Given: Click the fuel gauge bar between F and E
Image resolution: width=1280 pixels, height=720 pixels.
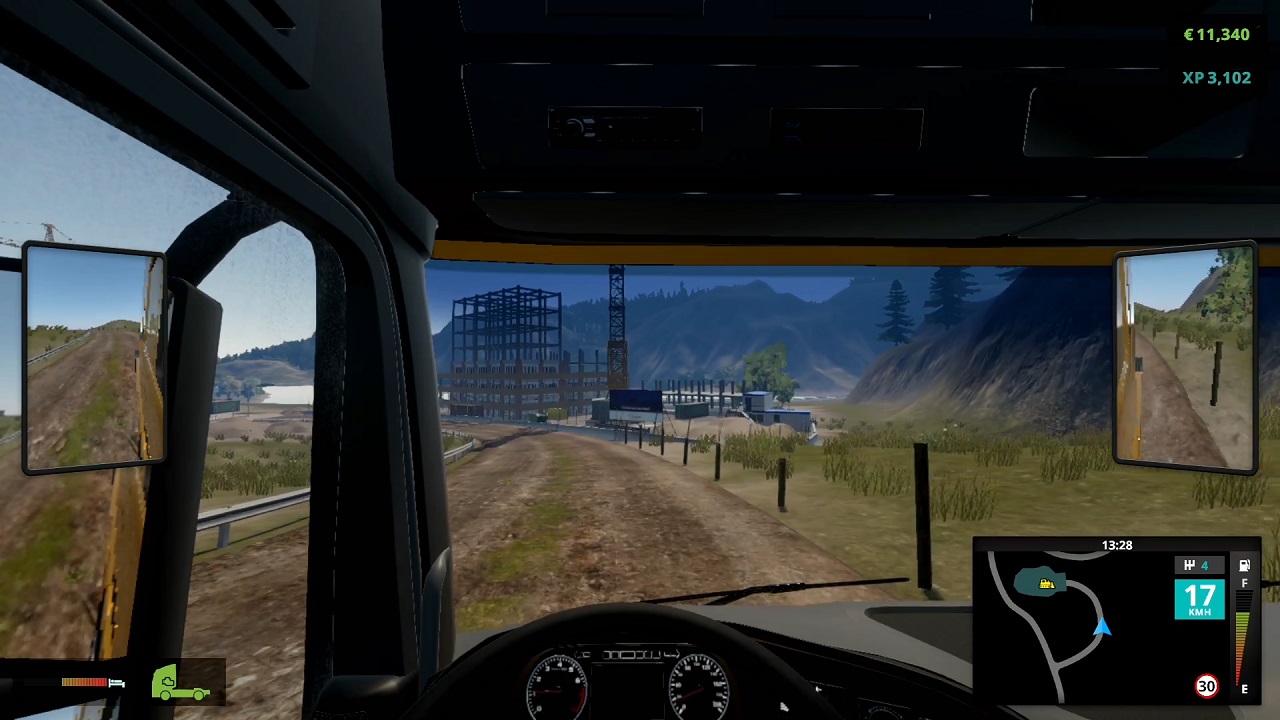Looking at the screenshot, I should 1242,636.
